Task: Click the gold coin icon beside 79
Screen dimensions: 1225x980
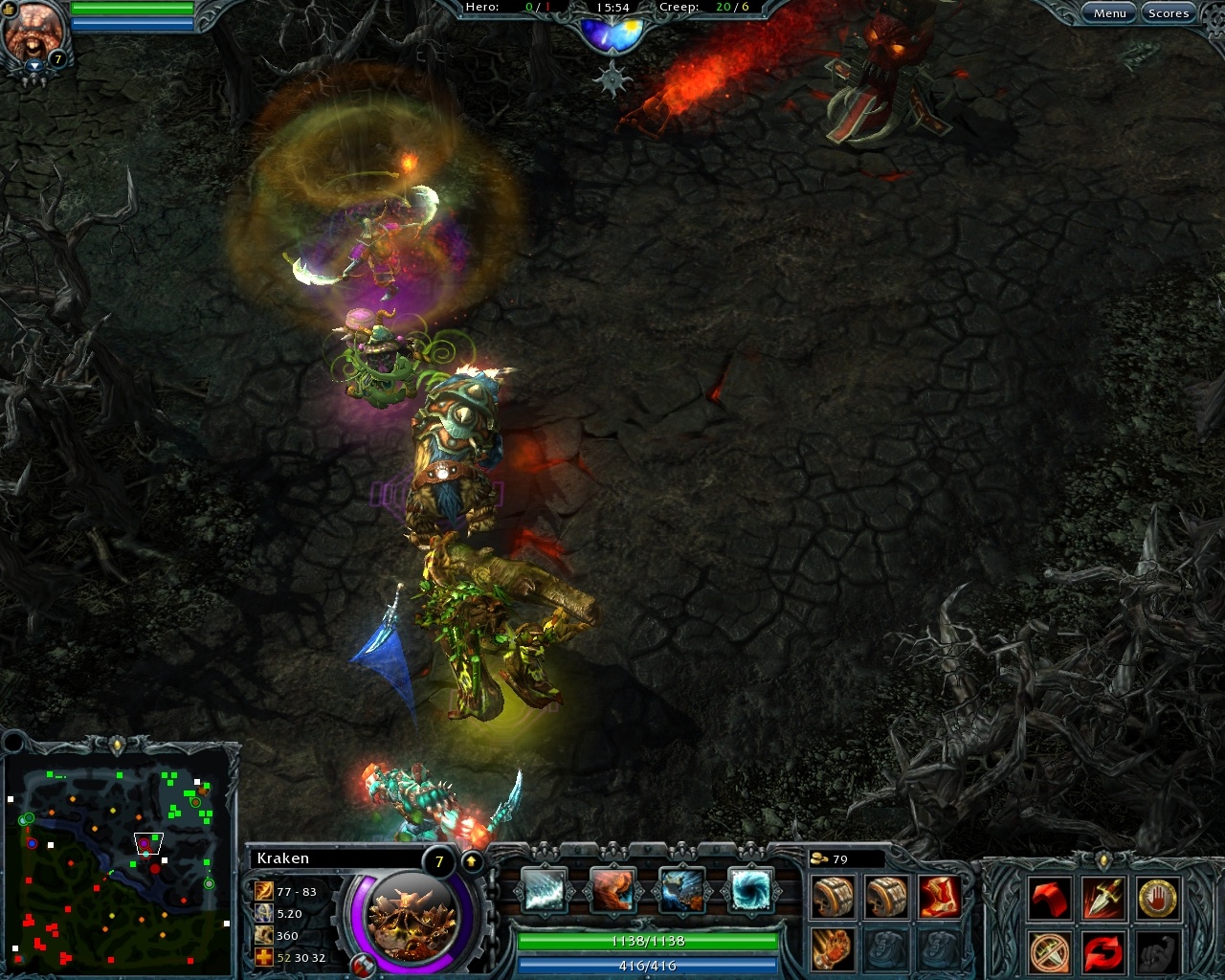Action: click(x=821, y=859)
